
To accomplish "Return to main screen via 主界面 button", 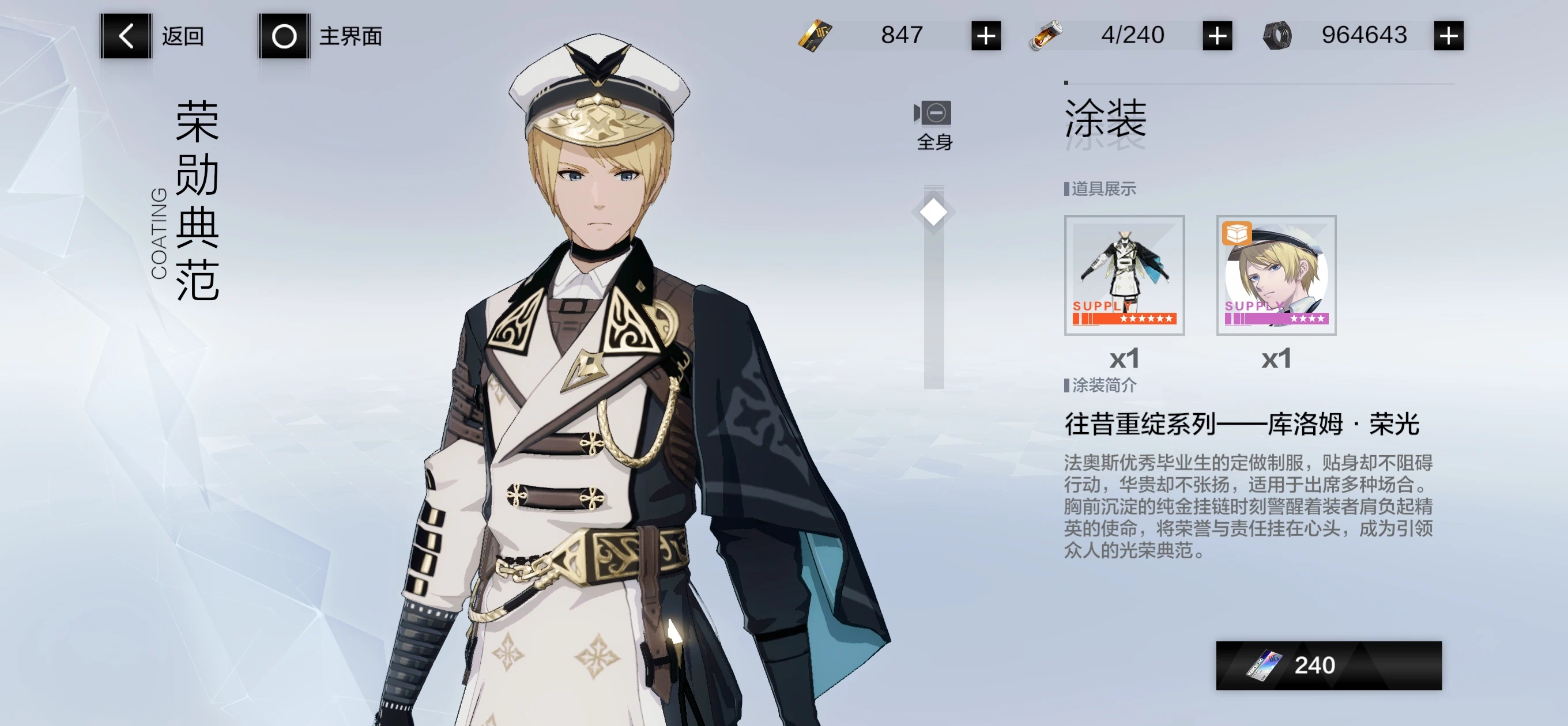I will tap(284, 36).
